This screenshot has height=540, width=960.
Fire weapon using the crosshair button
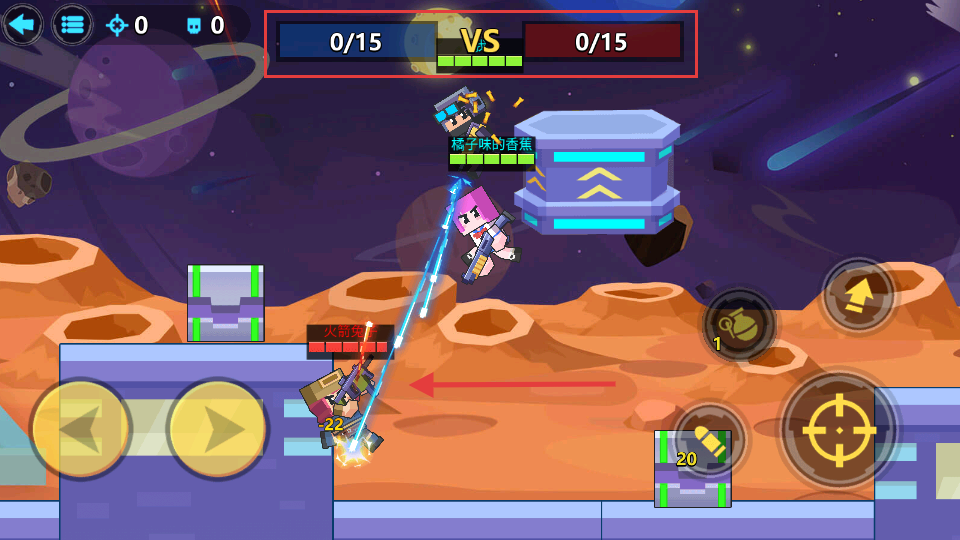pos(838,428)
